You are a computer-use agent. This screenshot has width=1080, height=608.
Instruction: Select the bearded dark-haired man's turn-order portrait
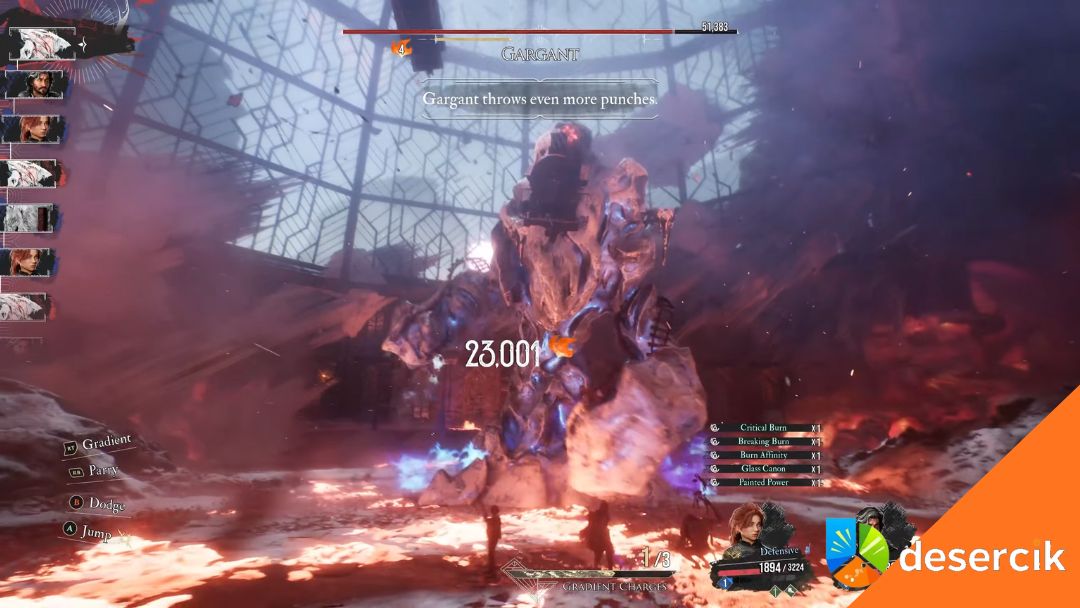pos(34,85)
